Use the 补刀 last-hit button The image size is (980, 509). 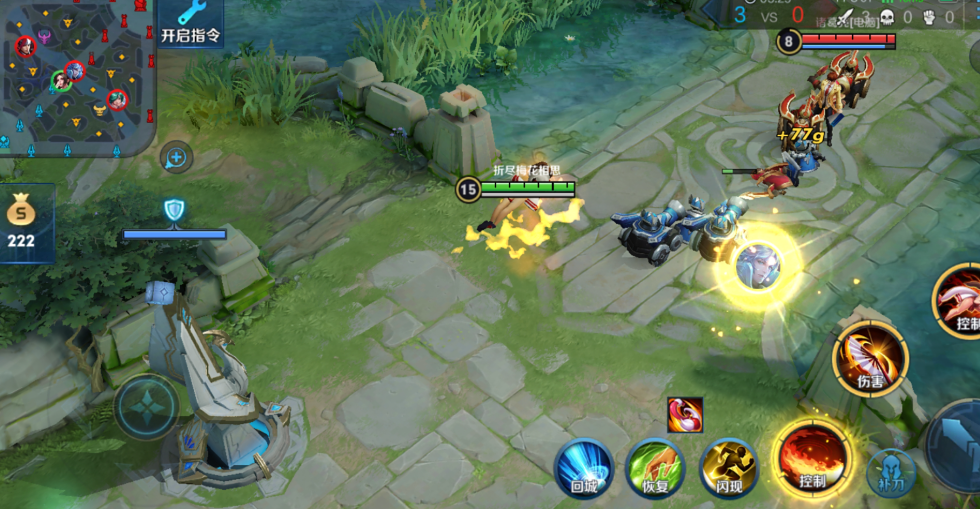point(890,472)
